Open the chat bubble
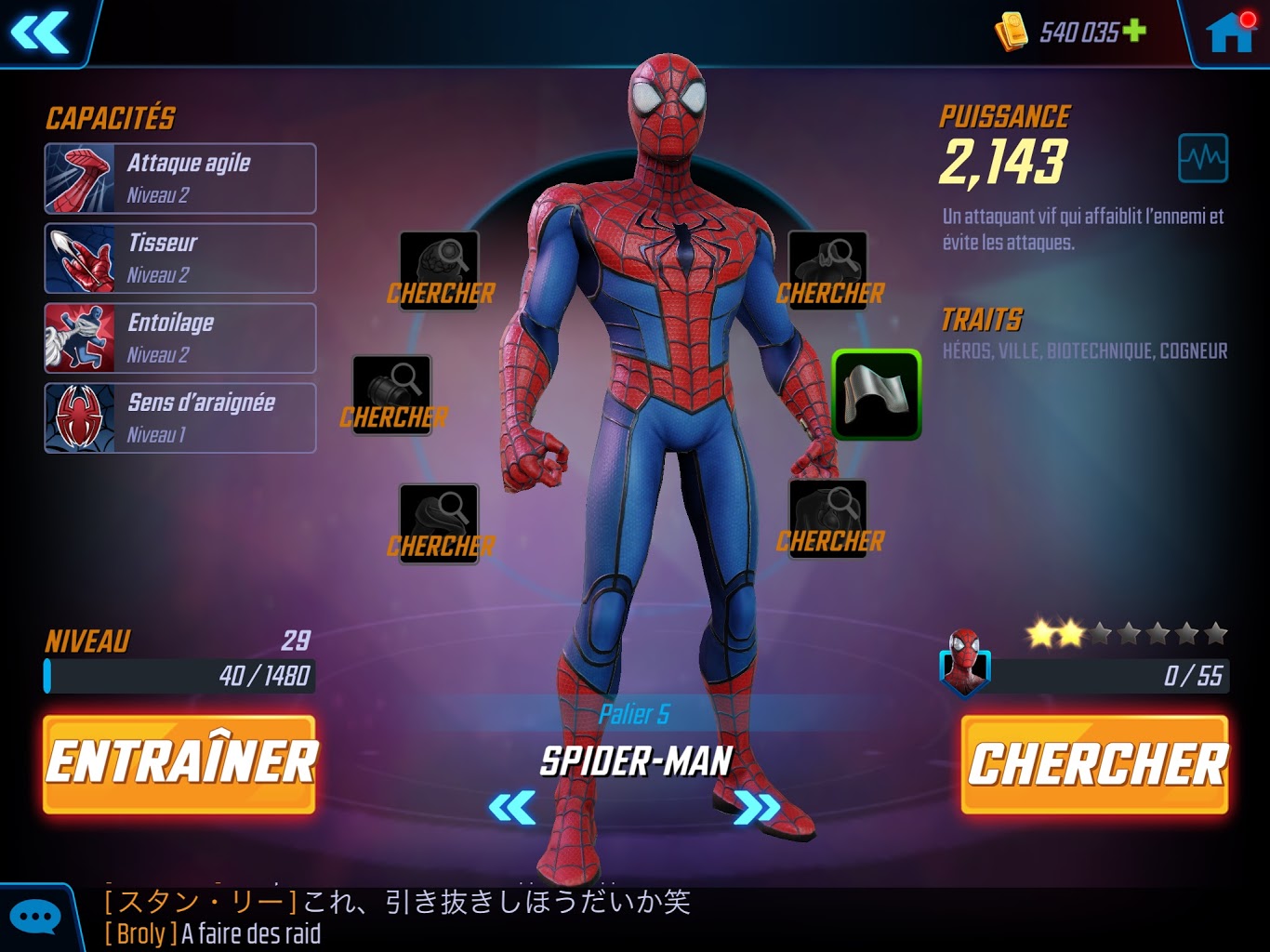 [35, 919]
